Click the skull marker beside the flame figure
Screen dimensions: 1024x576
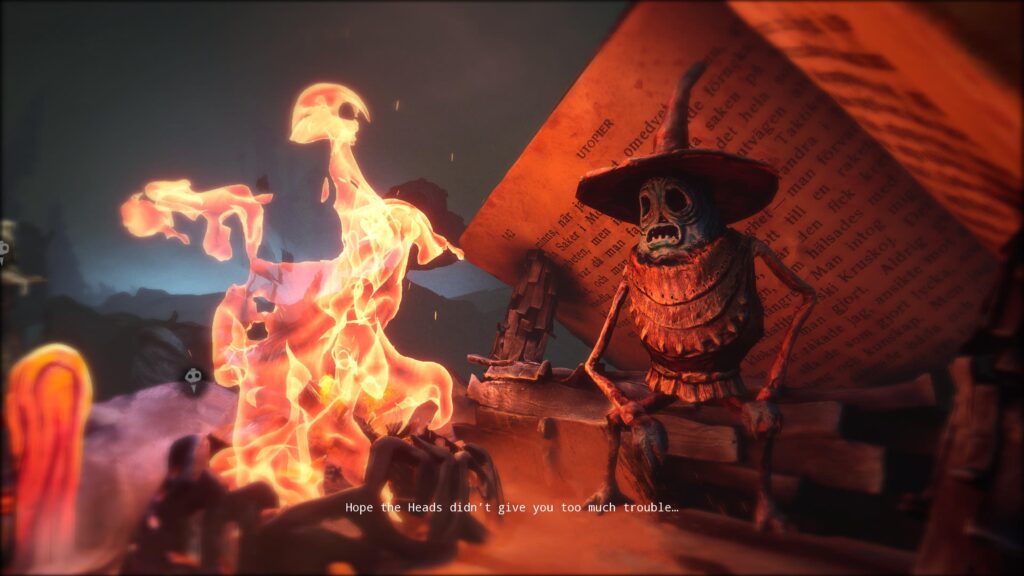coord(193,378)
